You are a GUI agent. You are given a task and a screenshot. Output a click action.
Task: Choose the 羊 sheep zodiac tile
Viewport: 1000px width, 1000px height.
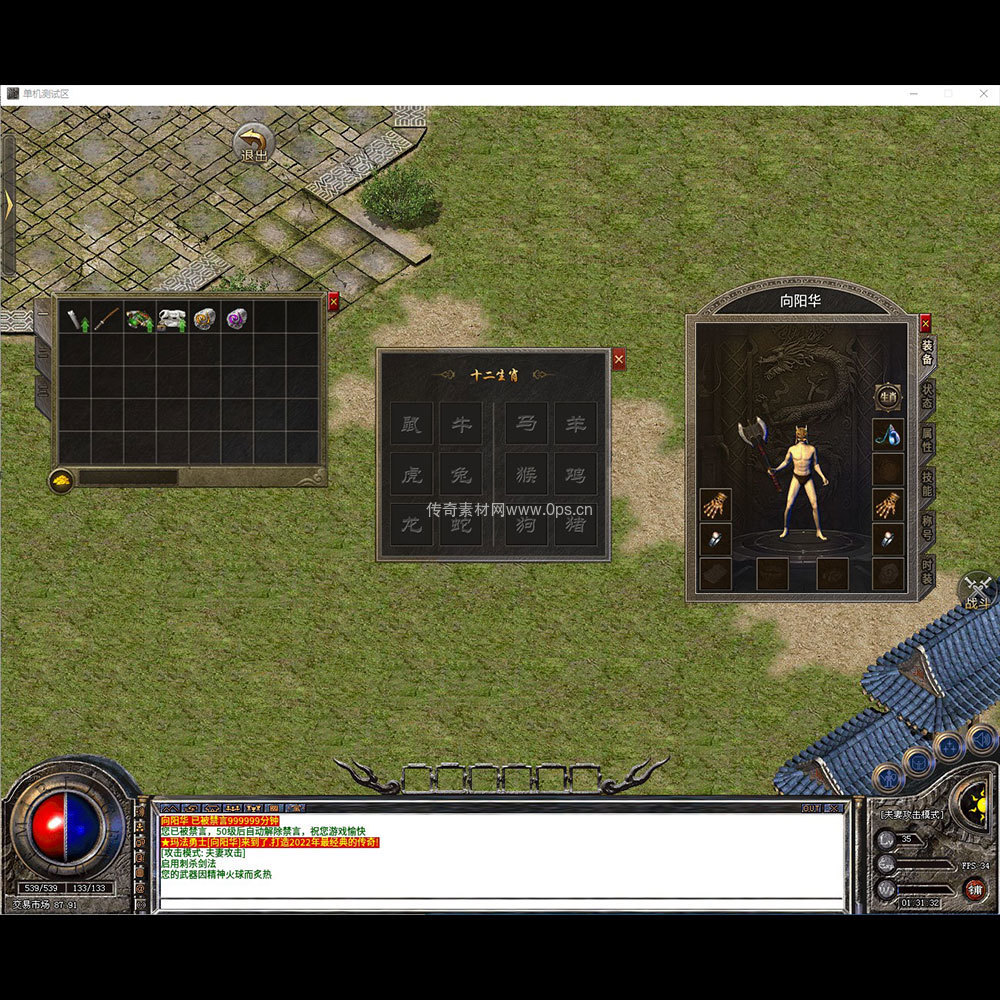click(576, 424)
